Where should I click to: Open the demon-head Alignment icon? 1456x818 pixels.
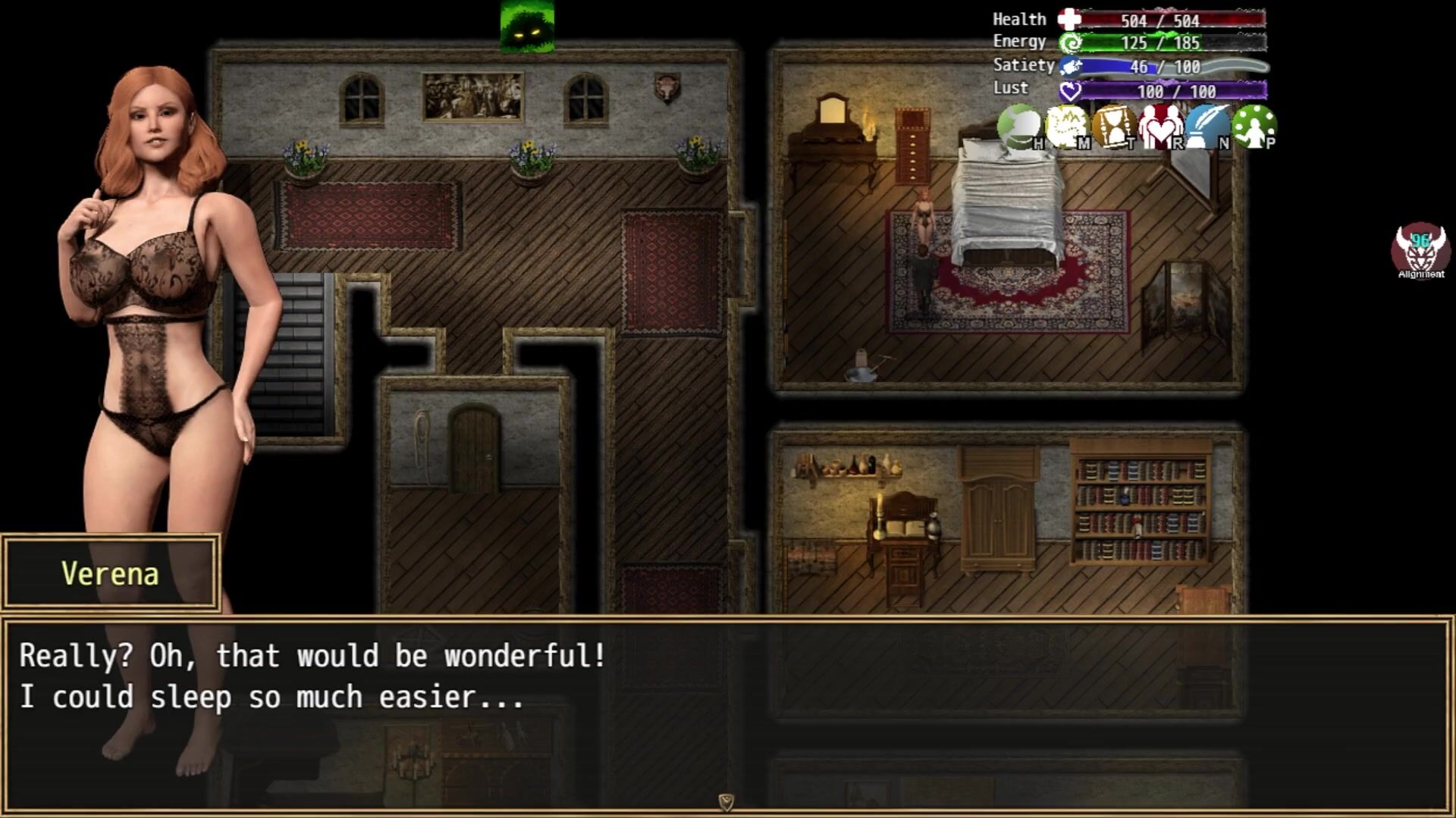1420,249
